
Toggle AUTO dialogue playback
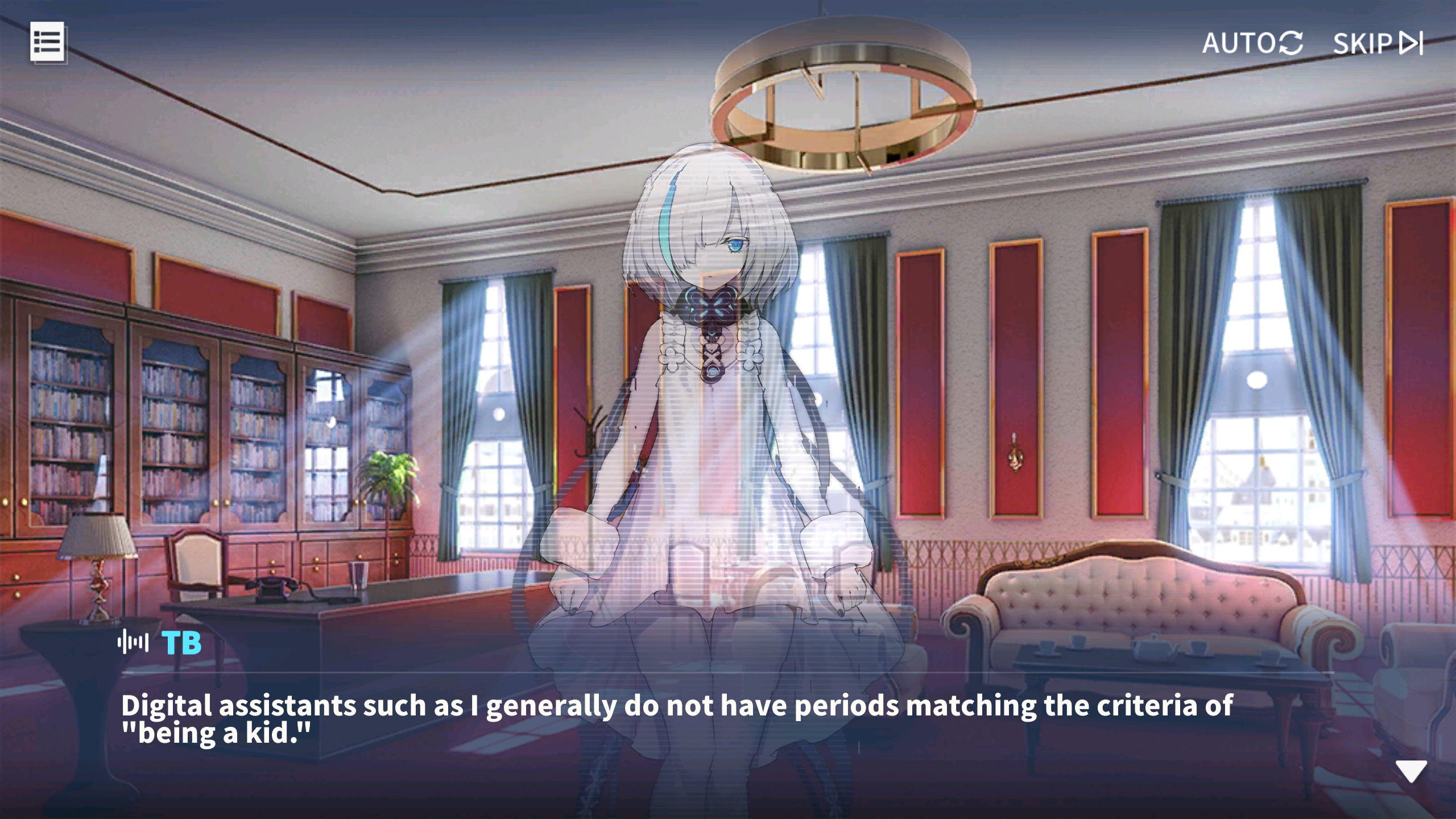[1252, 43]
